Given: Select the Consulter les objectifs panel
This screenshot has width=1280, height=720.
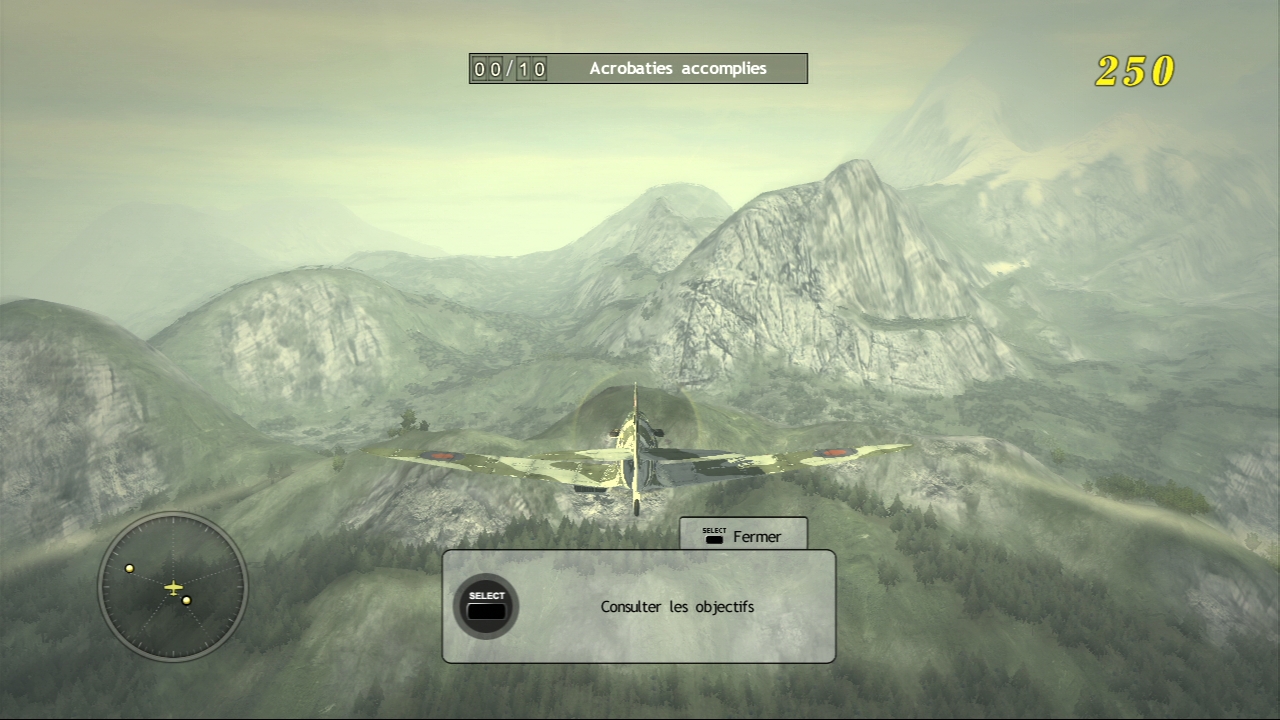Looking at the screenshot, I should (638, 606).
